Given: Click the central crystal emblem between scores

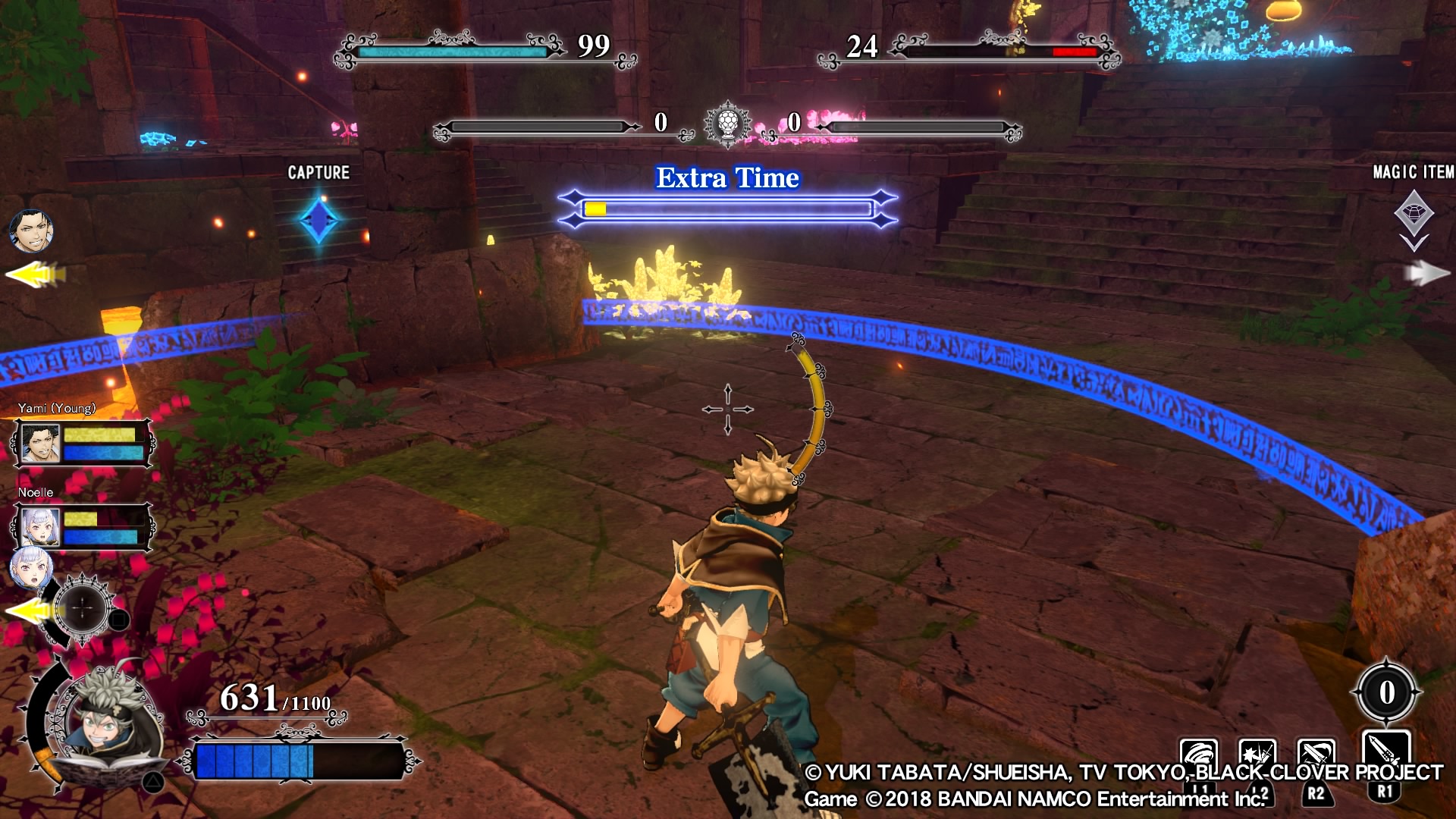Looking at the screenshot, I should point(727,124).
